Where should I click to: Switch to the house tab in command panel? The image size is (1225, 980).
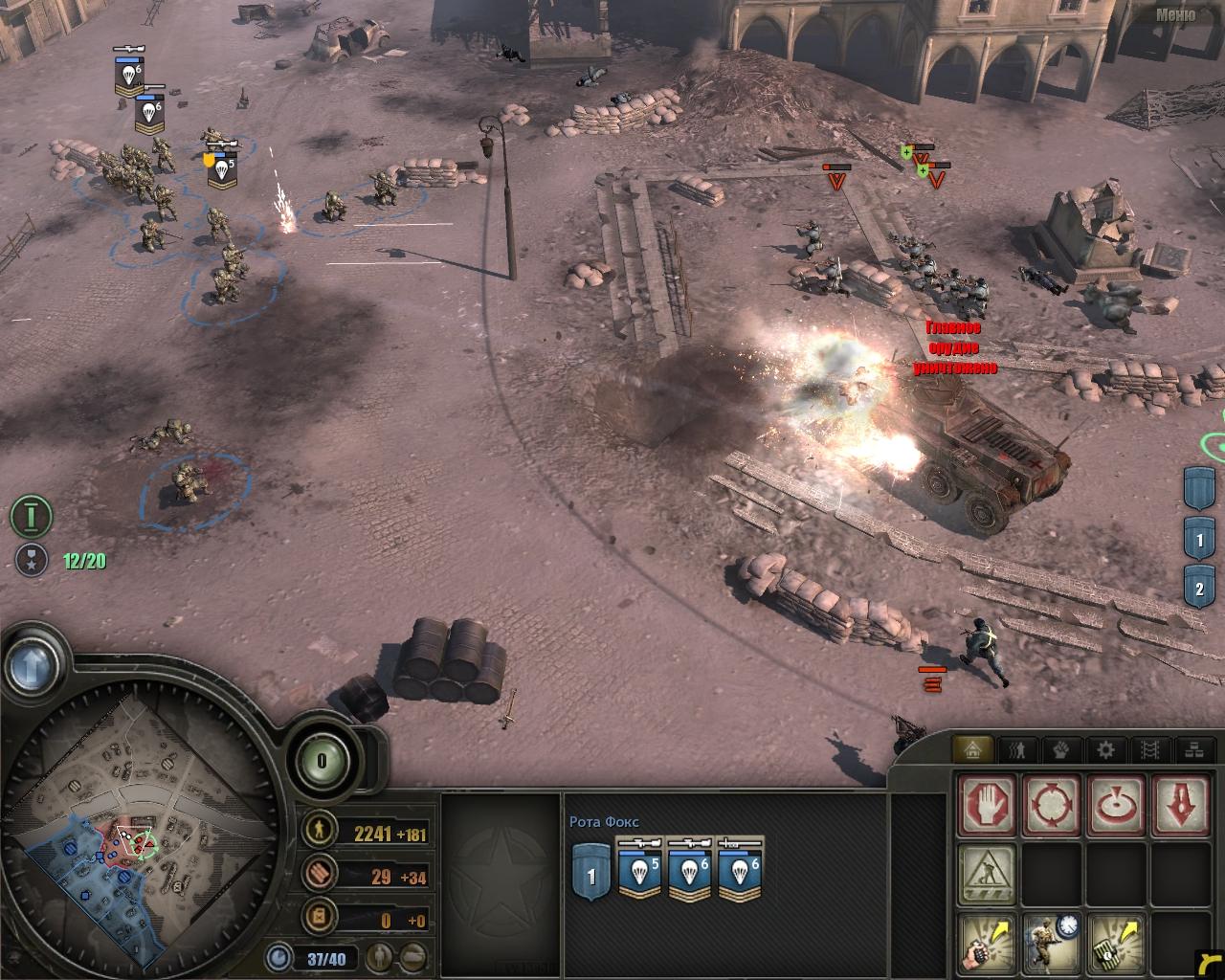click(975, 749)
